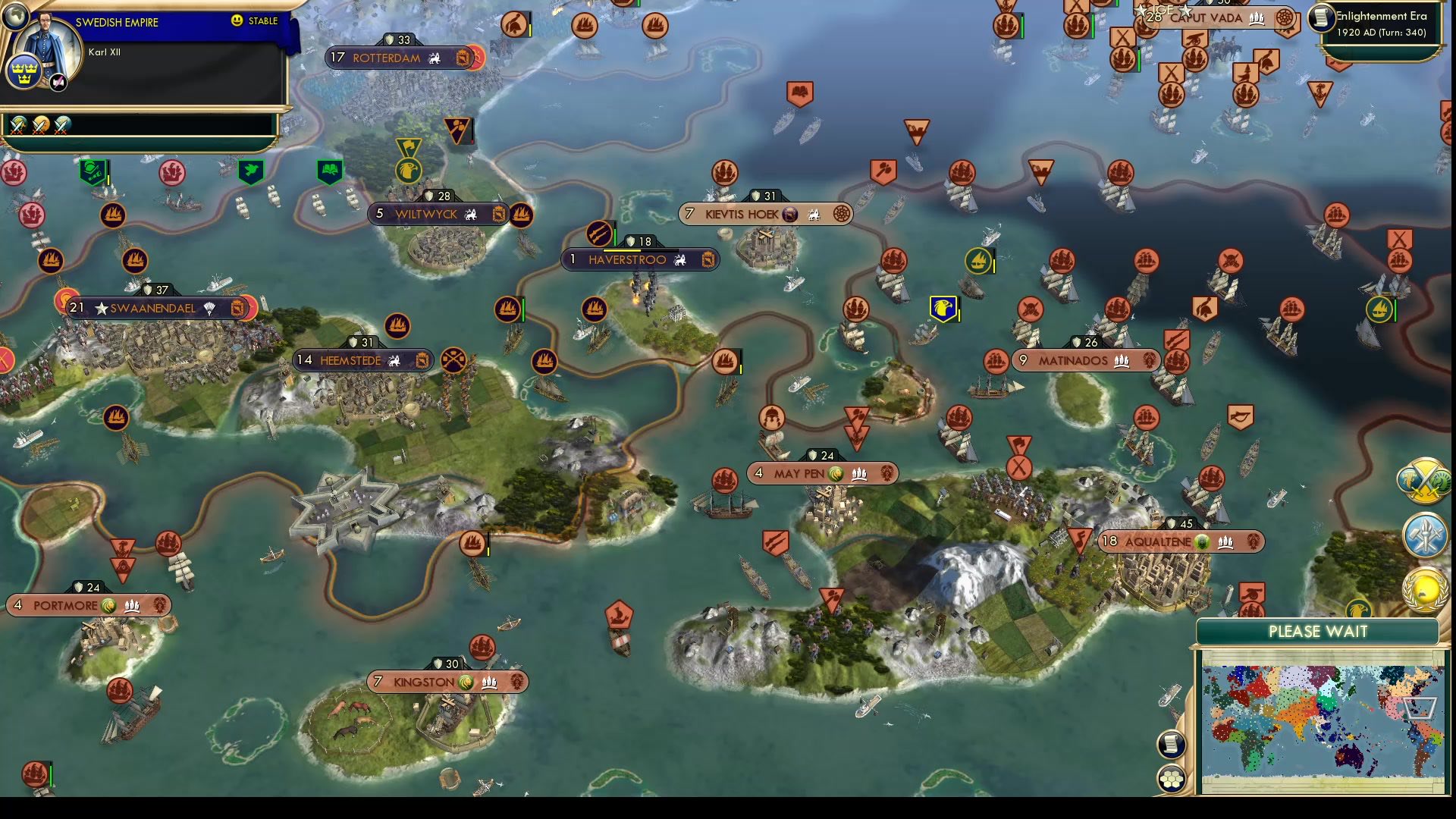Open the notification log scroll icon
This screenshot has width=1456, height=819.
pos(1170,745)
